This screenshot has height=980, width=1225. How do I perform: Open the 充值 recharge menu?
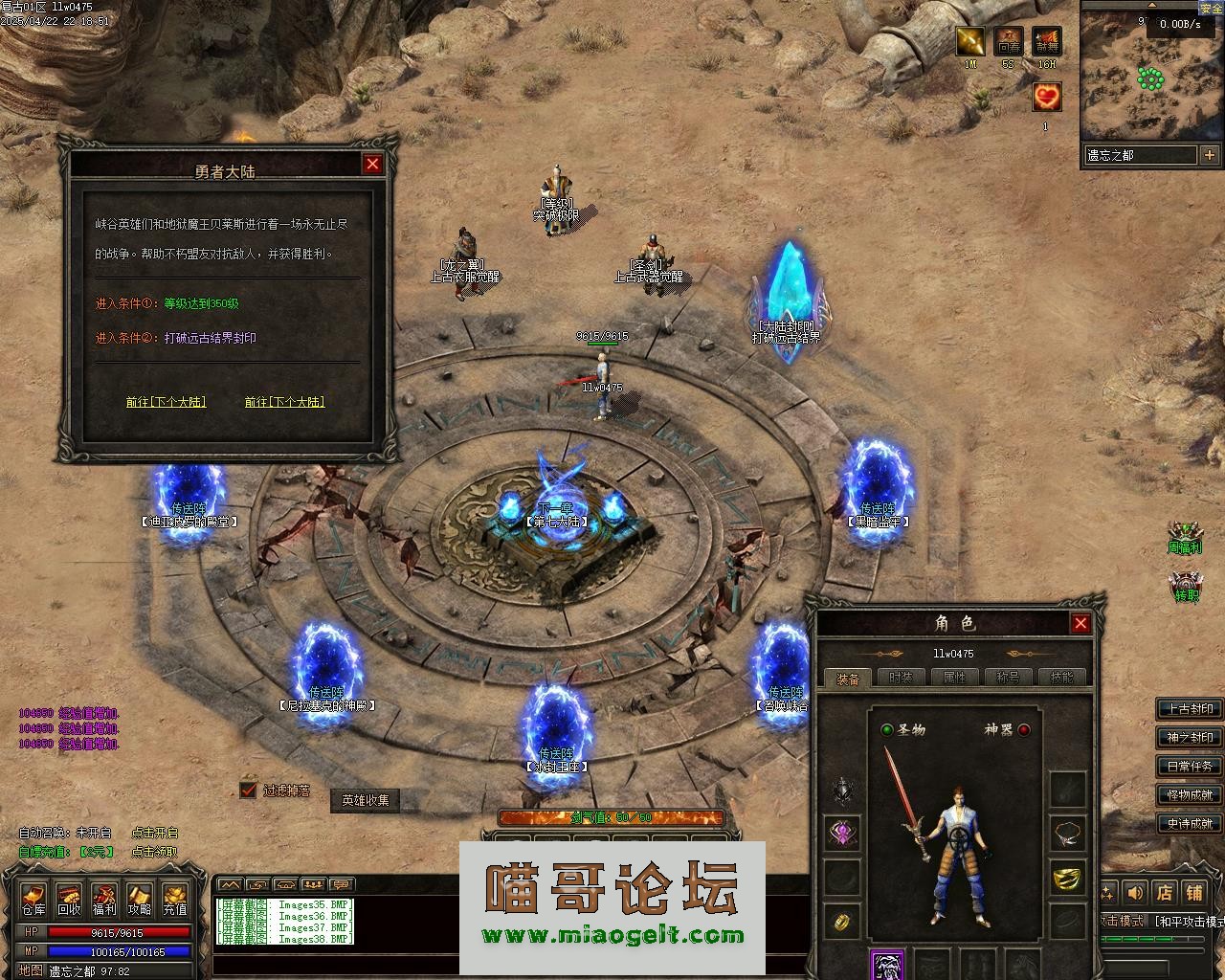(174, 899)
